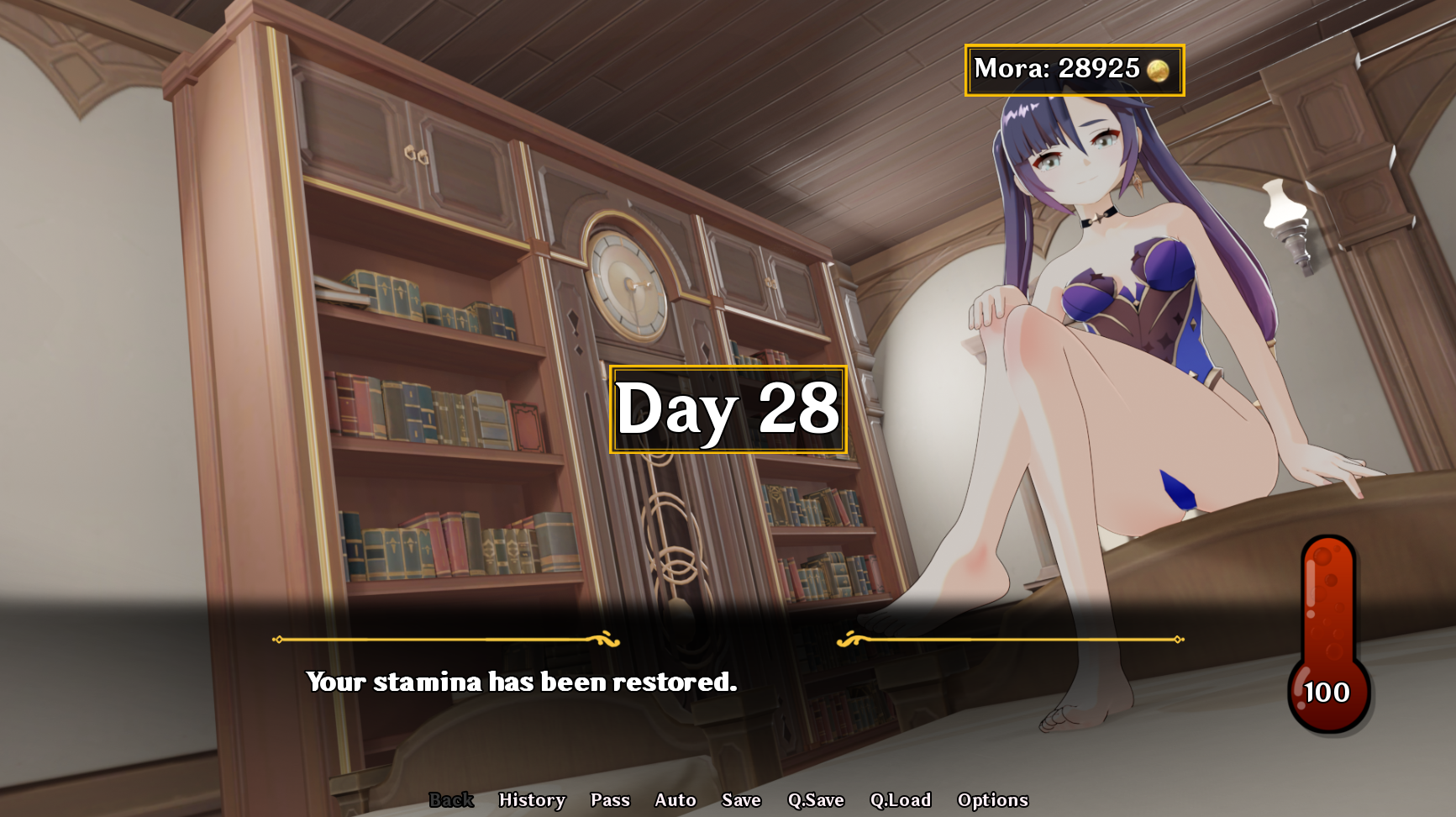
Task: Perform a quick save via Q.Save
Action: (817, 799)
